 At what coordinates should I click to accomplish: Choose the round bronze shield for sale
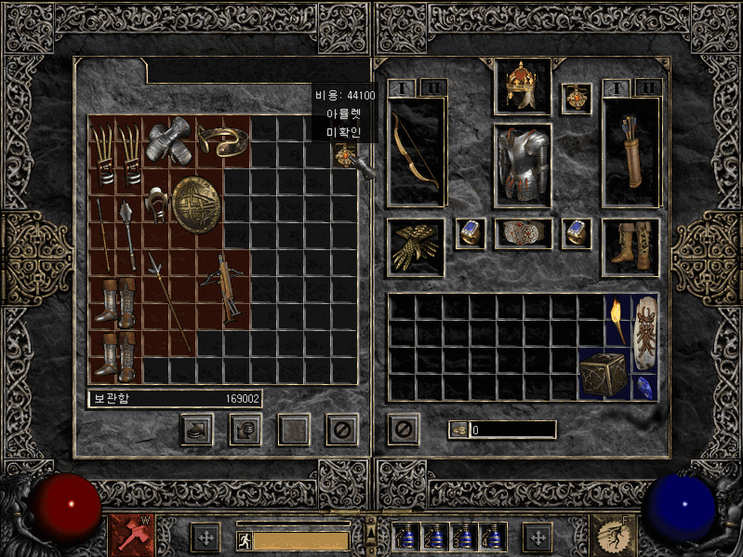[194, 204]
